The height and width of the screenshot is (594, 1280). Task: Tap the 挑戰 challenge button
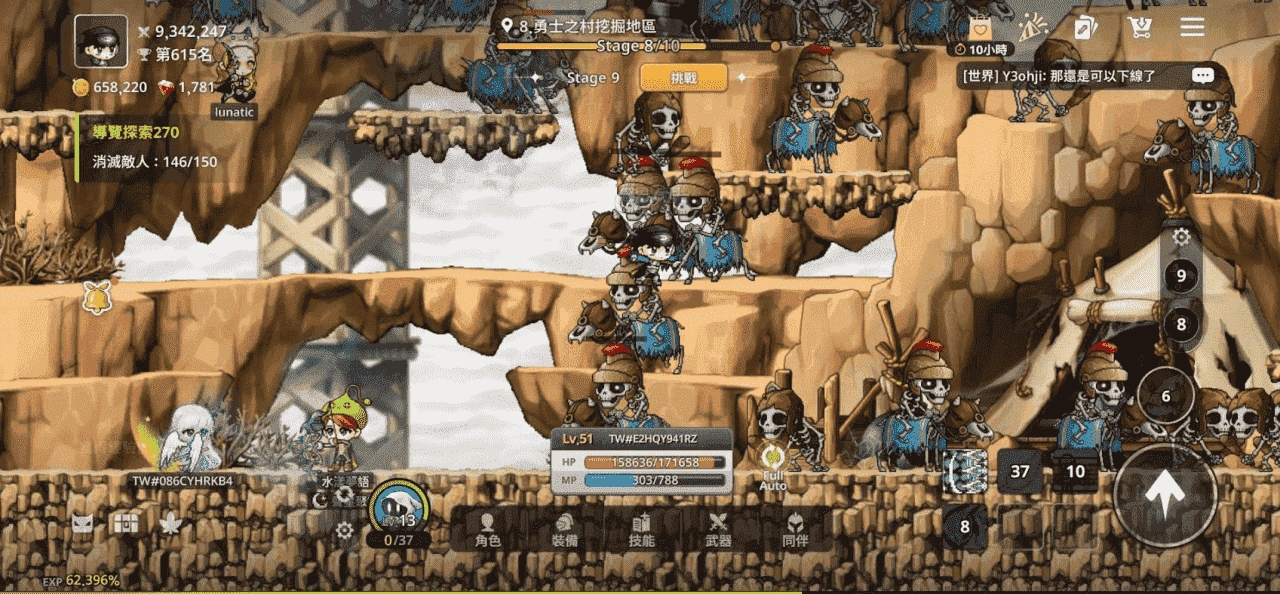[684, 78]
